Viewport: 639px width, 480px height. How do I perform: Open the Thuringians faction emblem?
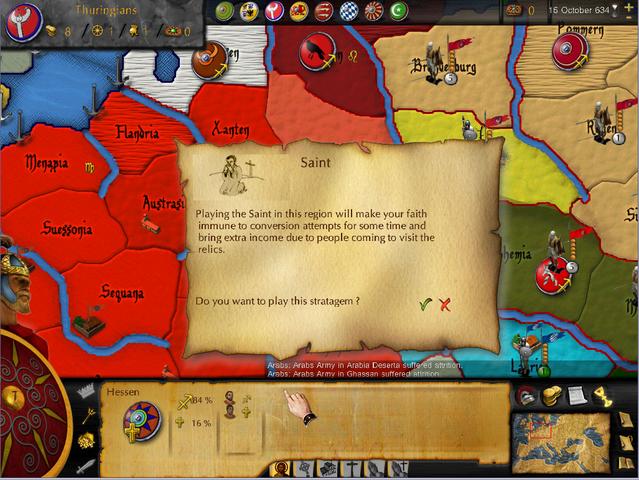coord(21,22)
